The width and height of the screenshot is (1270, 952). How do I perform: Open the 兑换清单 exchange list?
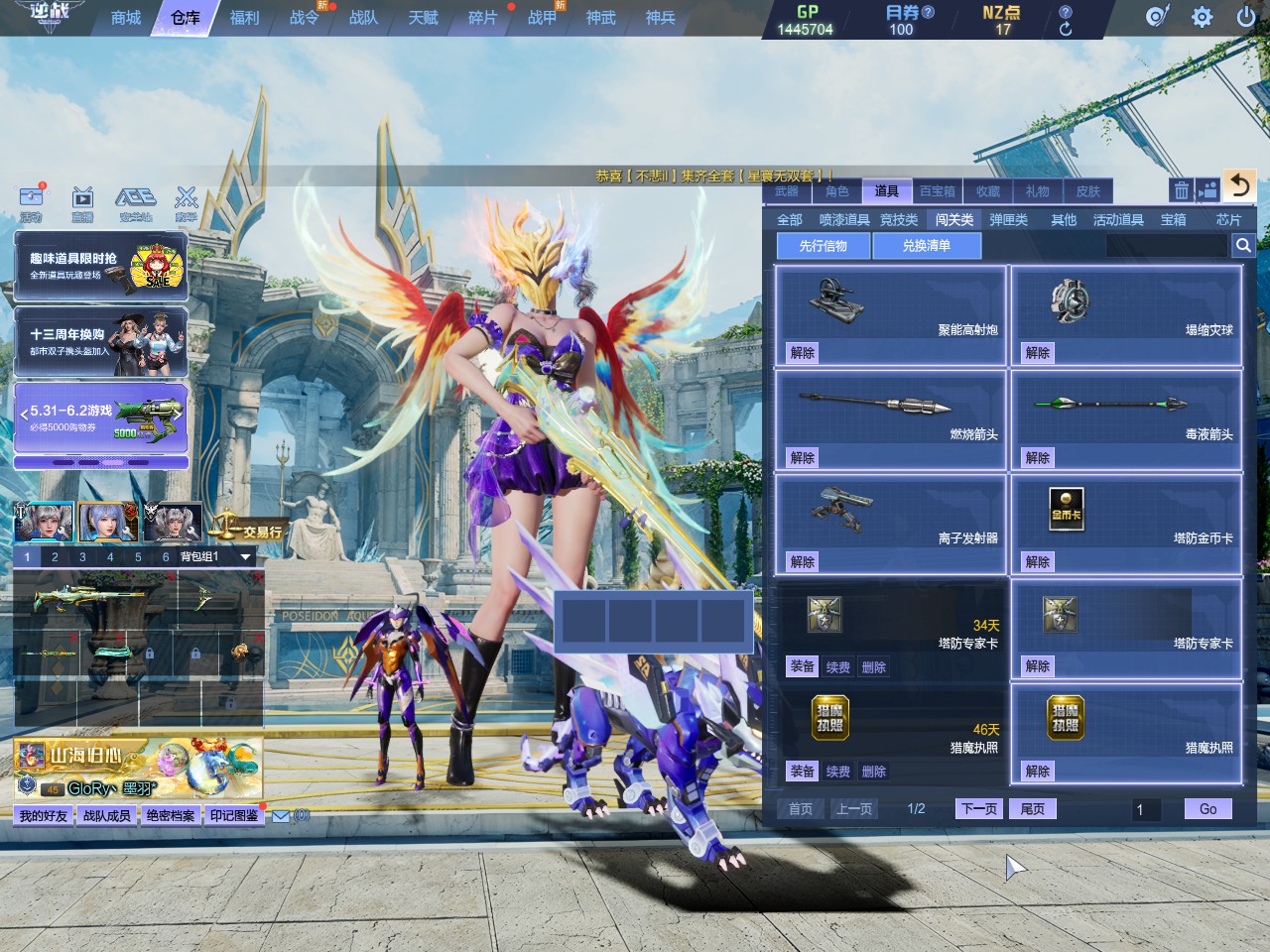click(926, 246)
